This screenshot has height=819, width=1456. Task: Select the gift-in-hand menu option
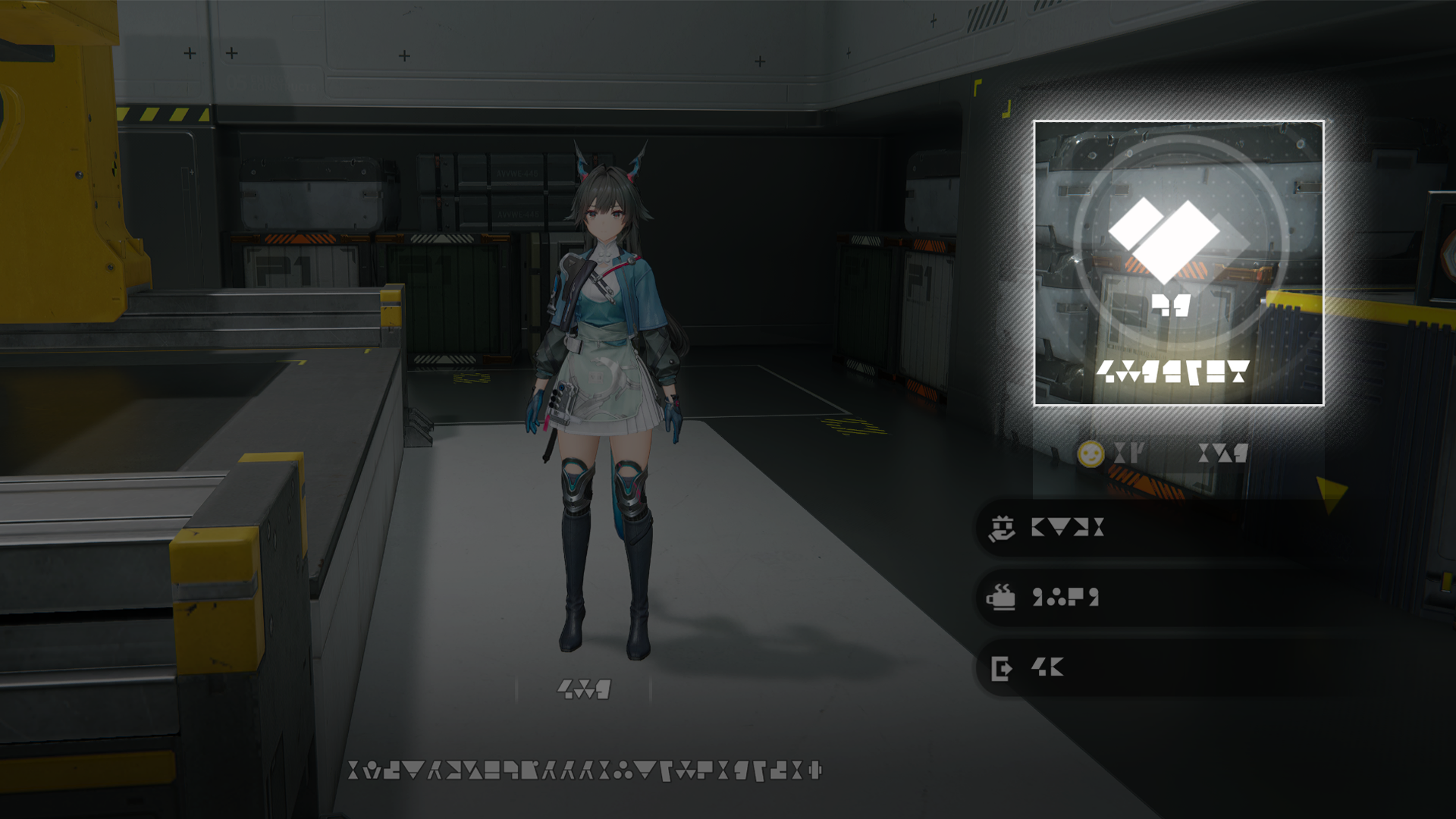coord(1137,528)
